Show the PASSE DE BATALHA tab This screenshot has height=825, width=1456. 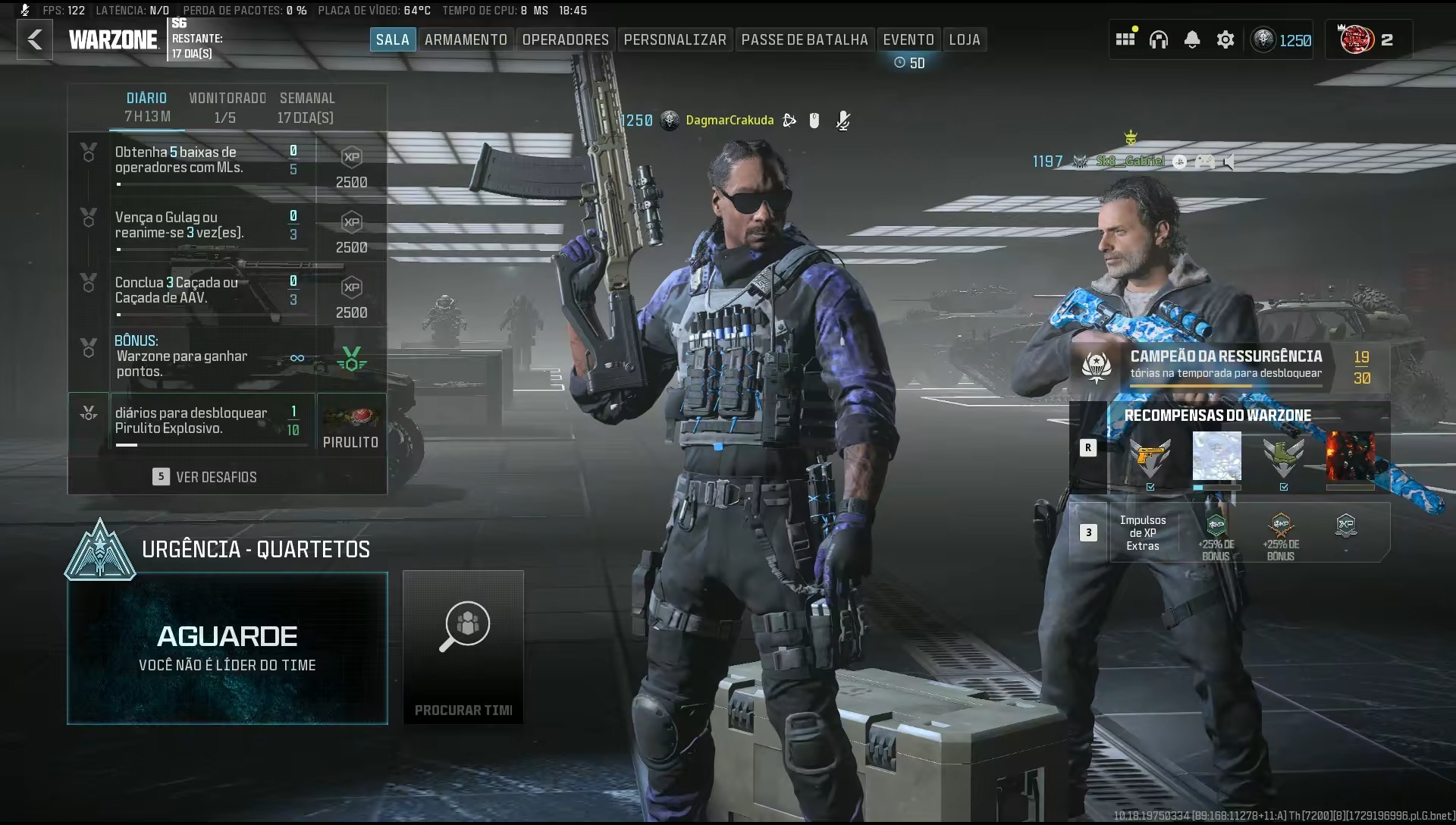pos(804,39)
